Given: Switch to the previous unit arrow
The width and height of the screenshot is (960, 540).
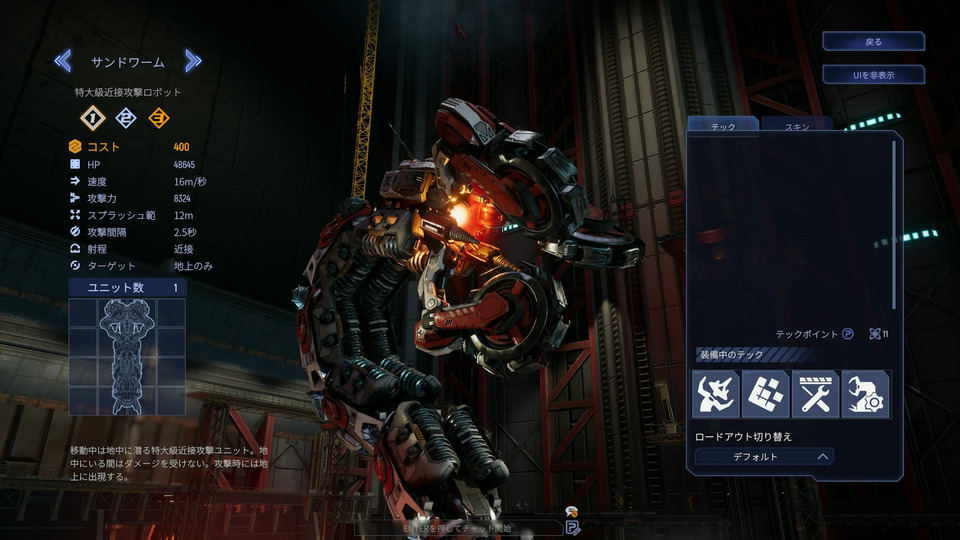Looking at the screenshot, I should tap(63, 62).
